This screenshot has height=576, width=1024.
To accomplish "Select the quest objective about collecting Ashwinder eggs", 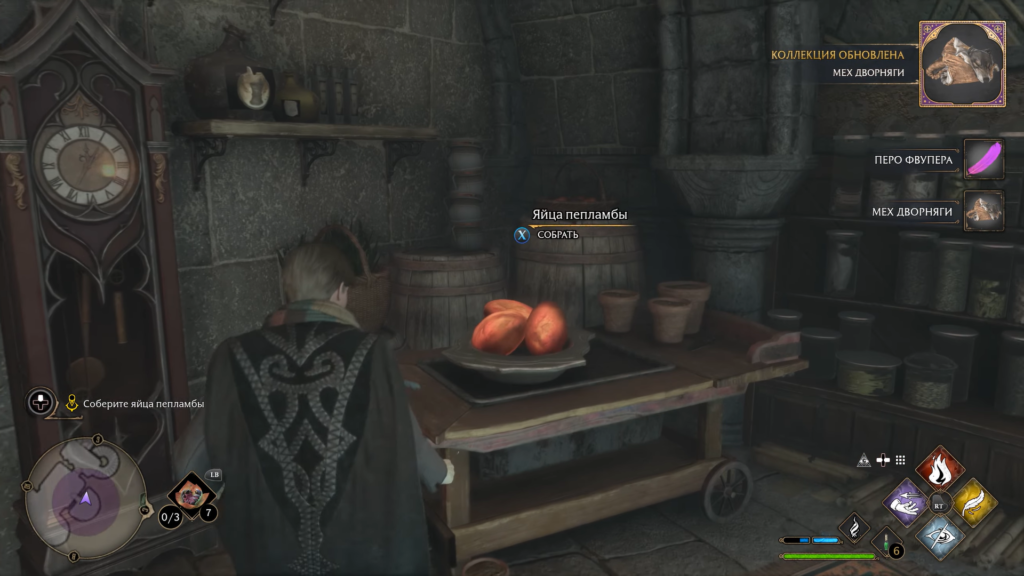I will point(143,404).
